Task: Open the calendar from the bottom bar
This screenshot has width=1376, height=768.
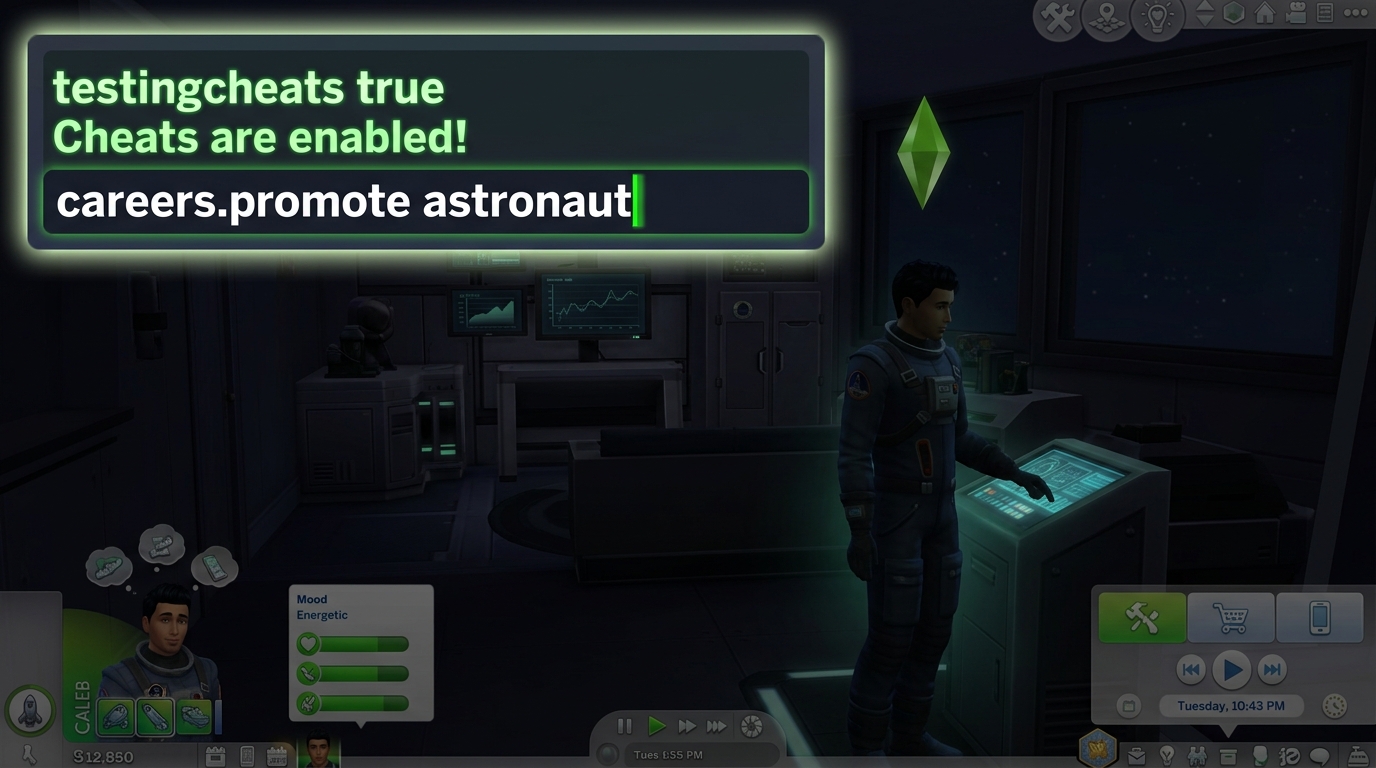Action: (276, 757)
